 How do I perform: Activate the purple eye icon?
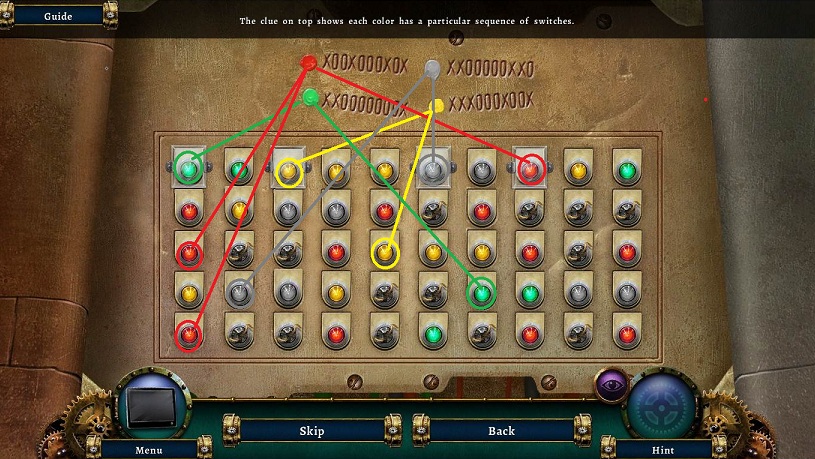pos(610,383)
